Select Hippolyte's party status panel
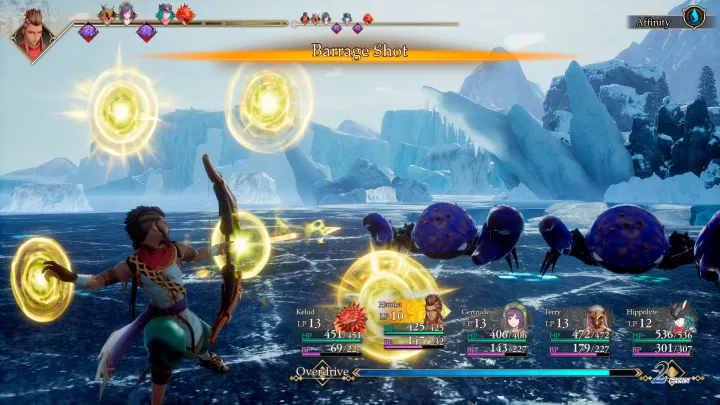The width and height of the screenshot is (720, 405). (x=663, y=330)
